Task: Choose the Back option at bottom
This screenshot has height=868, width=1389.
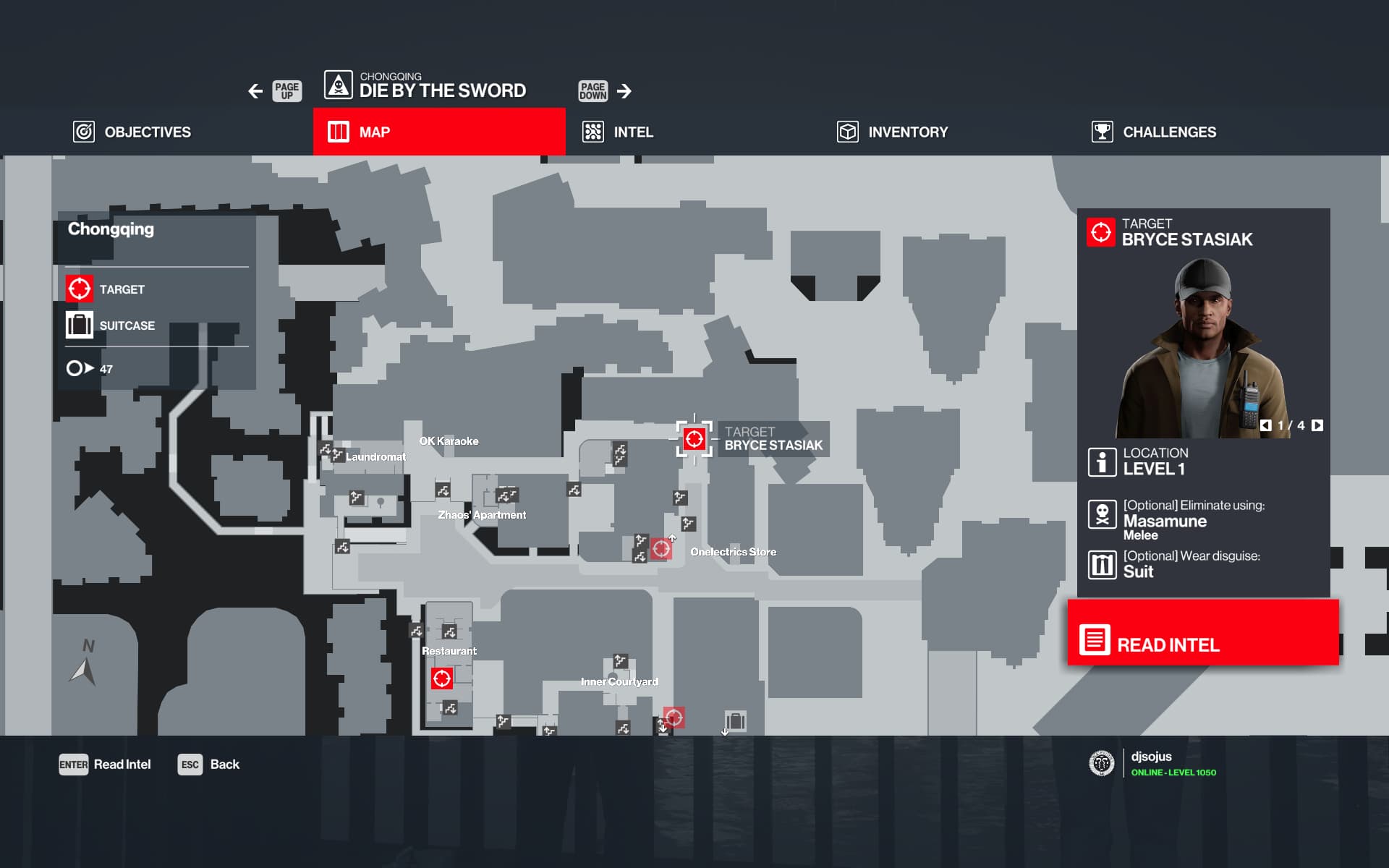Action: (x=208, y=765)
